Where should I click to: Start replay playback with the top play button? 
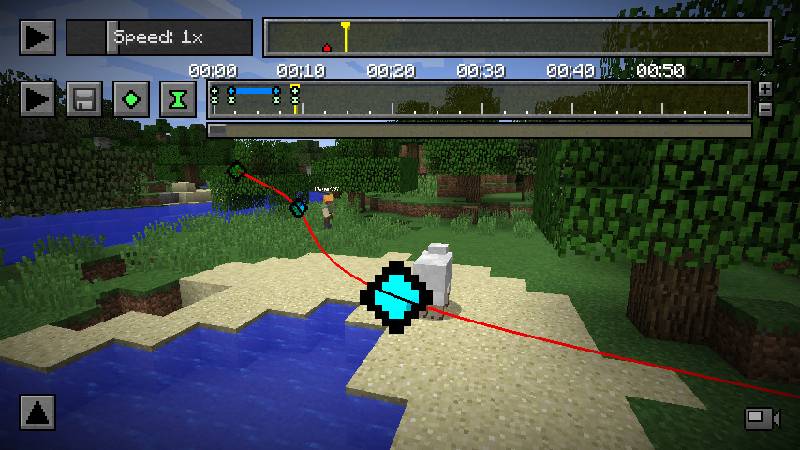[x=37, y=38]
